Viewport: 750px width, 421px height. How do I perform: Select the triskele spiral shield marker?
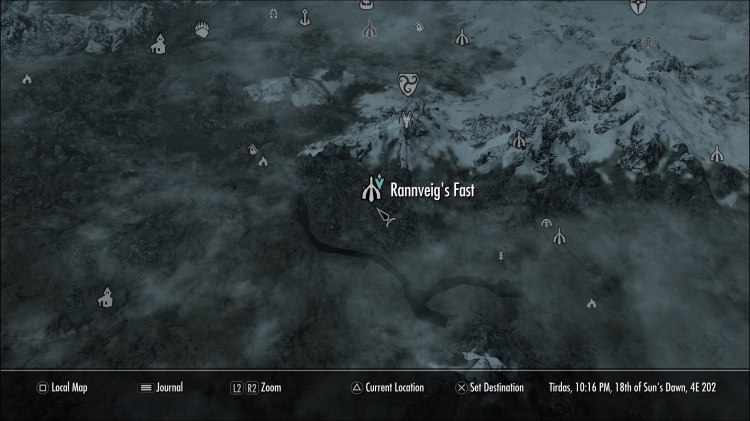point(407,85)
